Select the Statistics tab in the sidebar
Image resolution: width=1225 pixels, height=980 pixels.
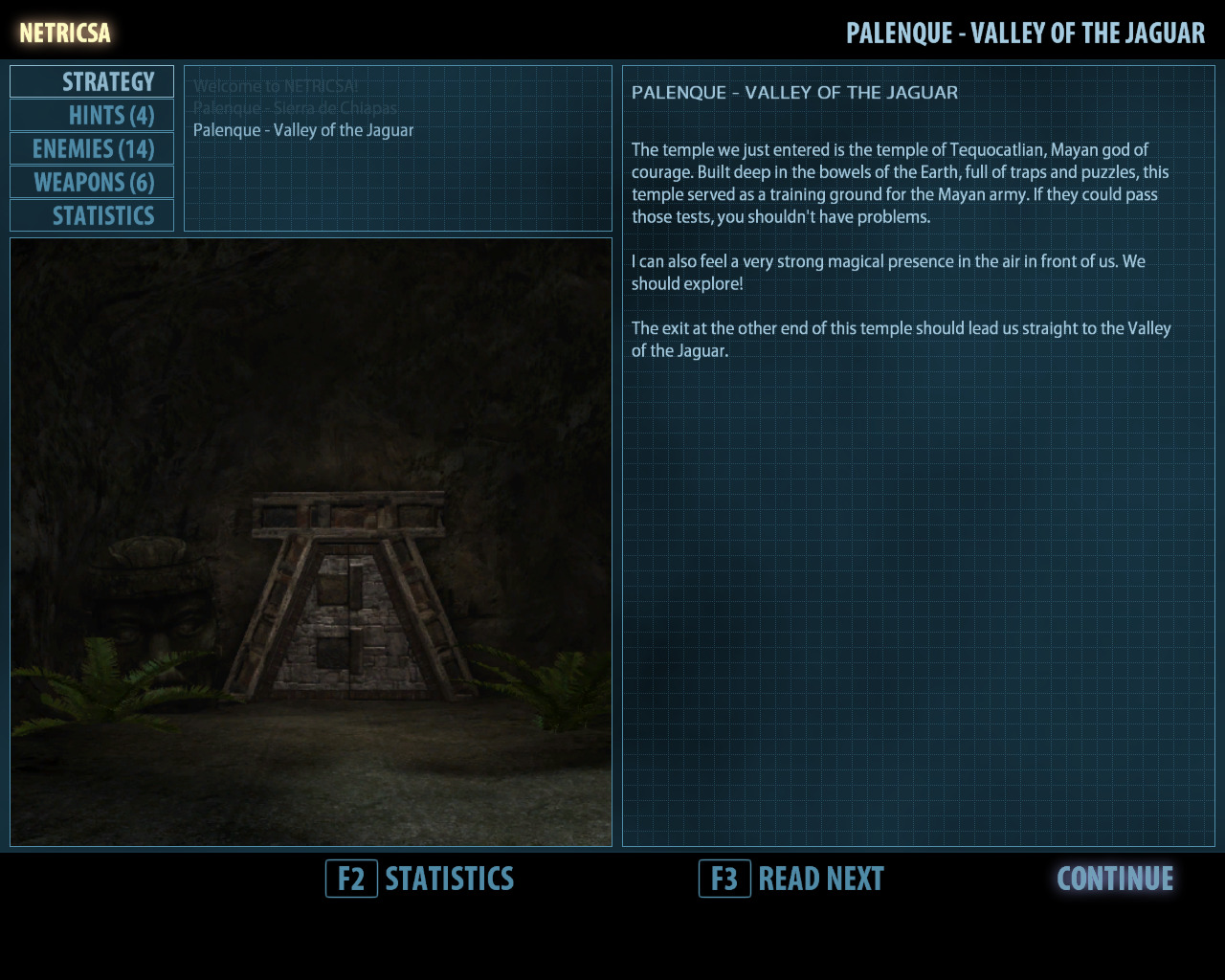coord(92,216)
